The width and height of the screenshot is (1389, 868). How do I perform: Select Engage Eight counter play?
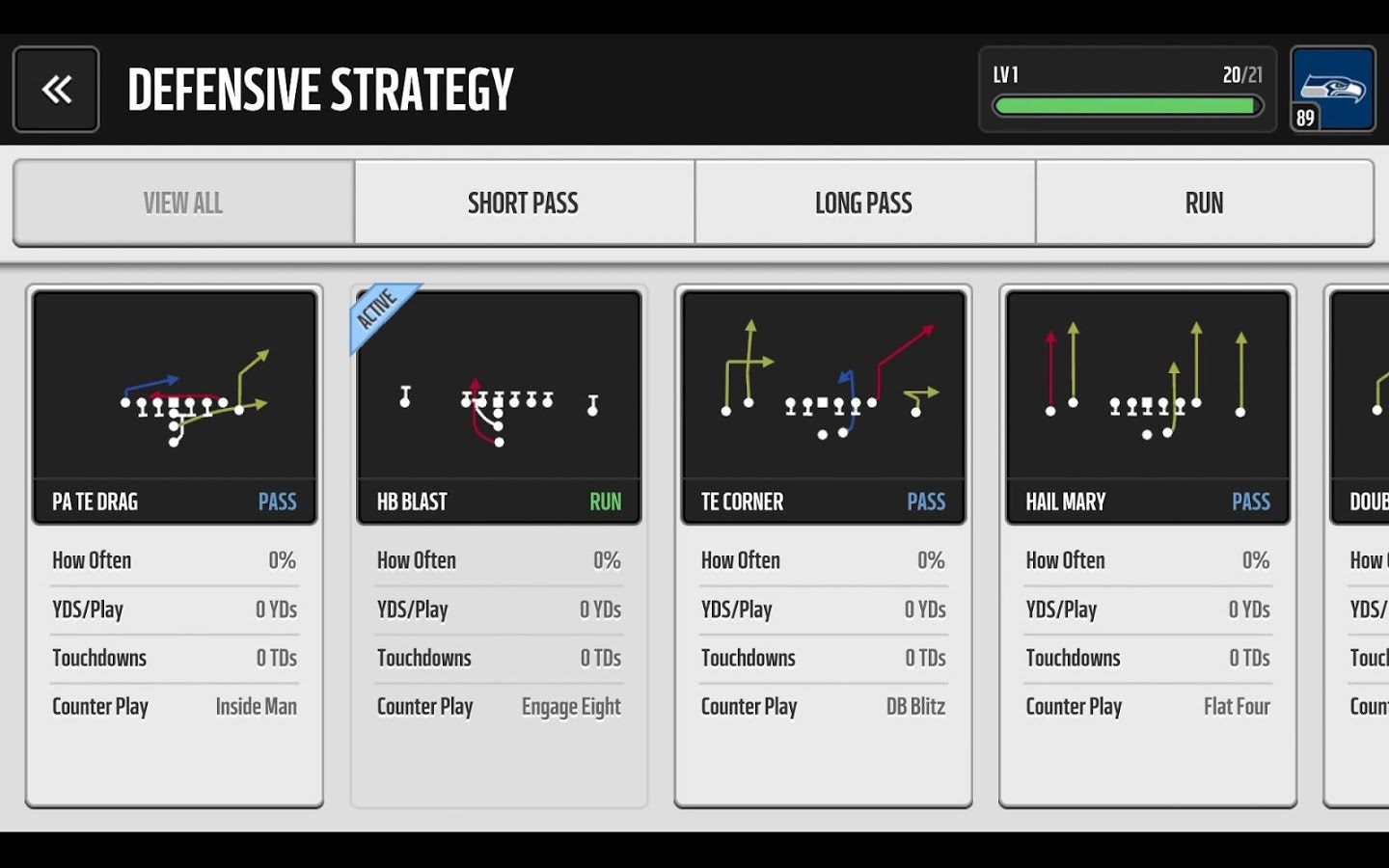click(x=571, y=707)
